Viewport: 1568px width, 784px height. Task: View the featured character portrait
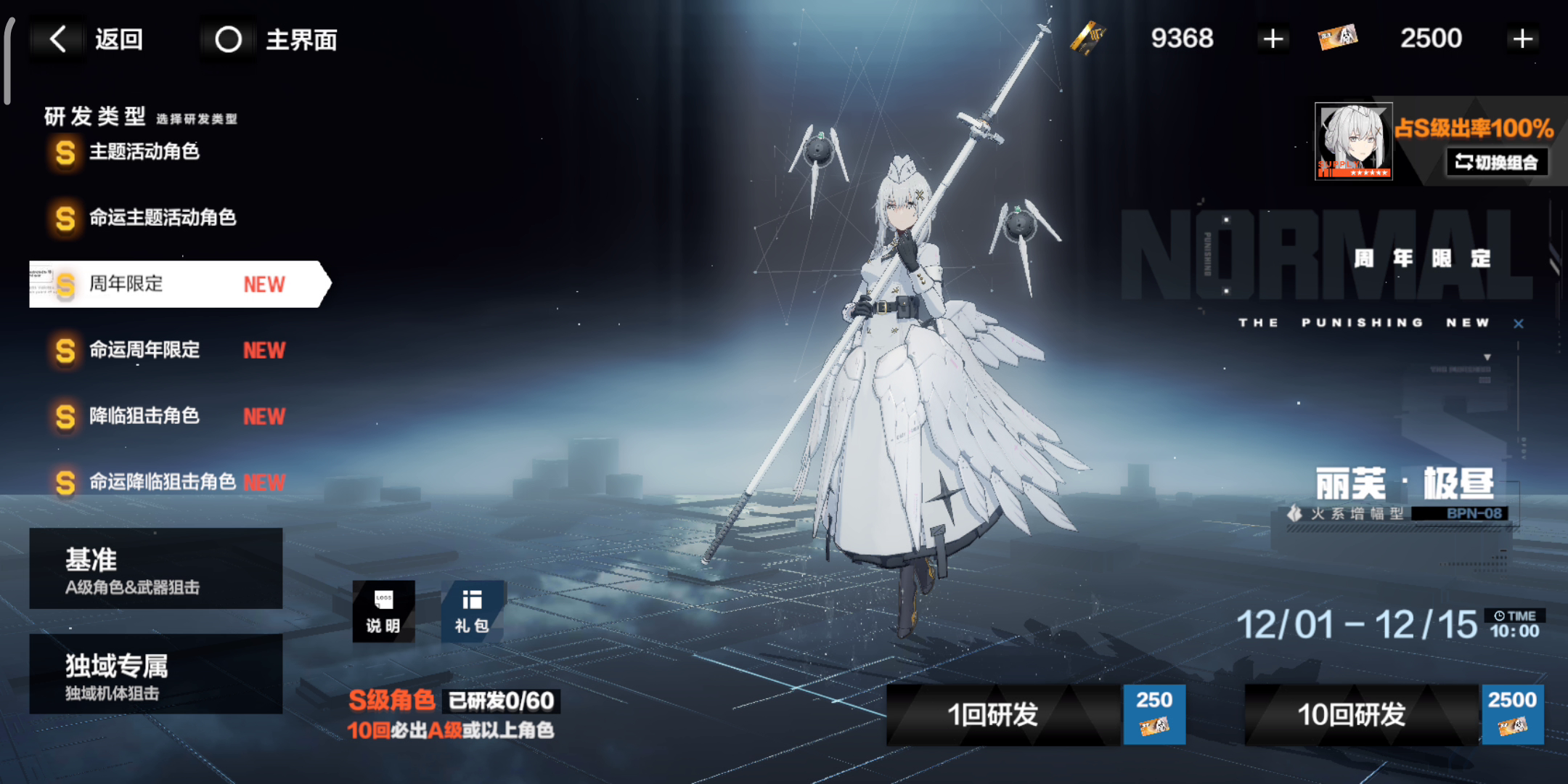coord(1353,141)
